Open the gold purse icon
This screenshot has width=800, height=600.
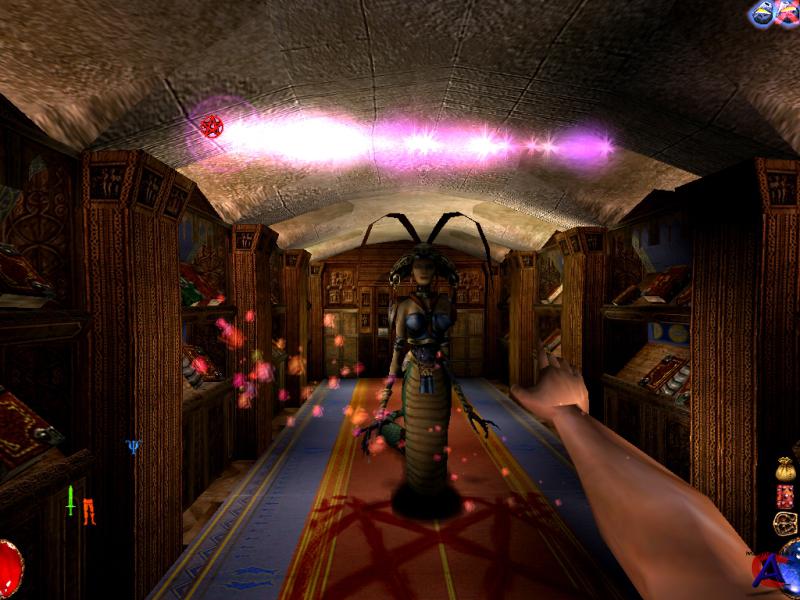[x=785, y=468]
